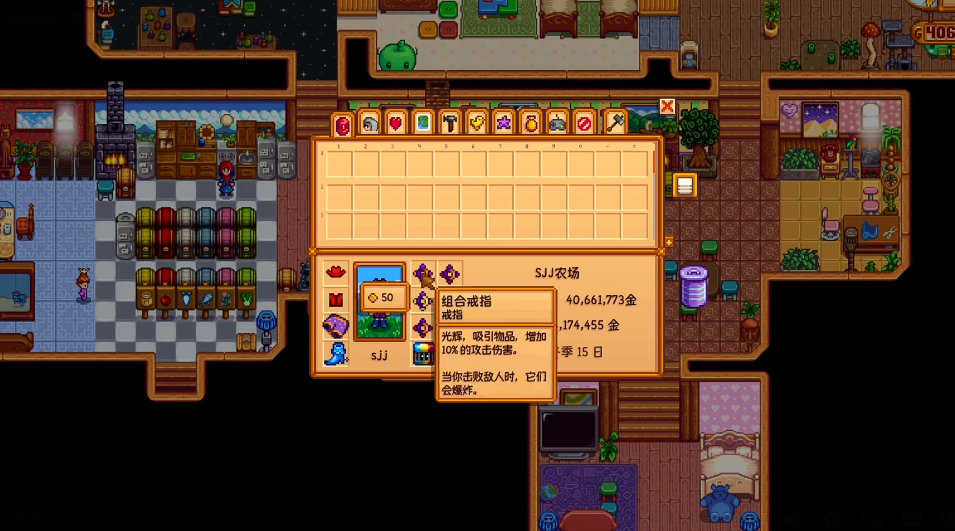Select the red backpack inventory tab
The image size is (955, 531).
[x=343, y=124]
